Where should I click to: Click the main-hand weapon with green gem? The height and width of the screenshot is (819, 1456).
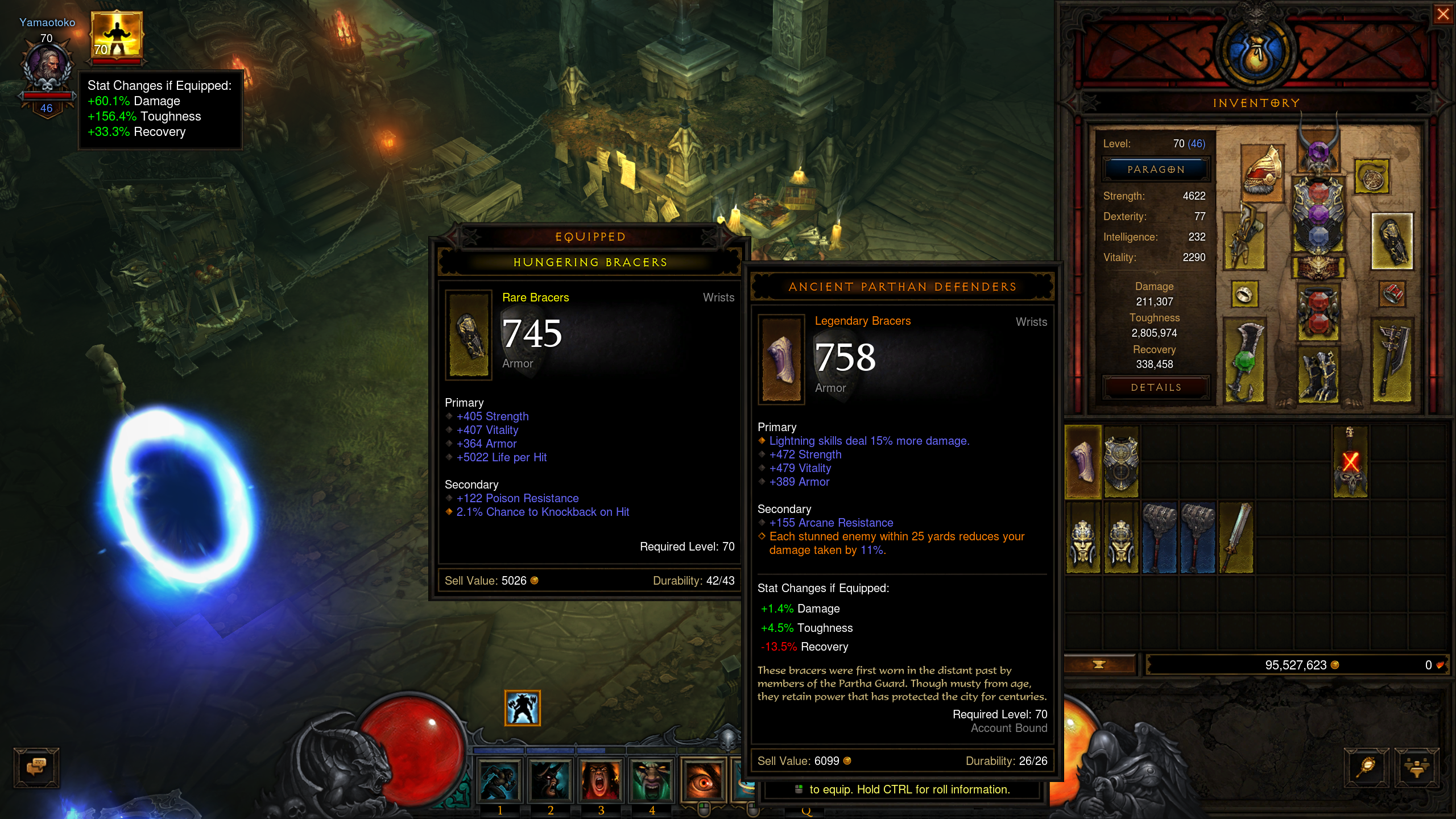pyautogui.click(x=1245, y=361)
